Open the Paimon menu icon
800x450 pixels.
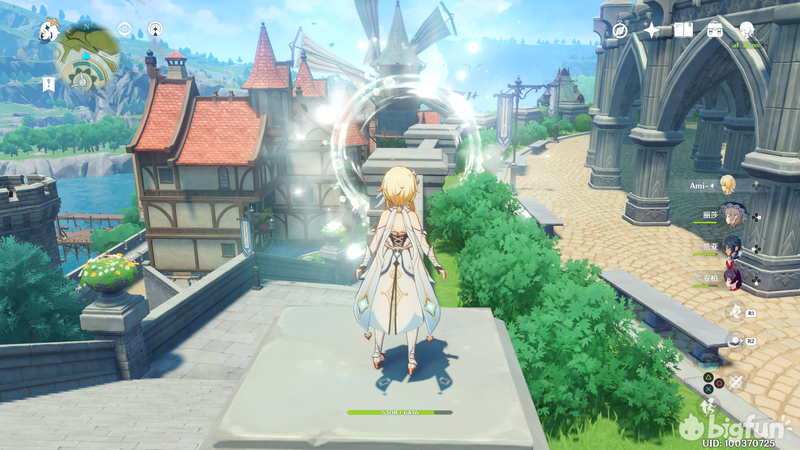(48, 31)
